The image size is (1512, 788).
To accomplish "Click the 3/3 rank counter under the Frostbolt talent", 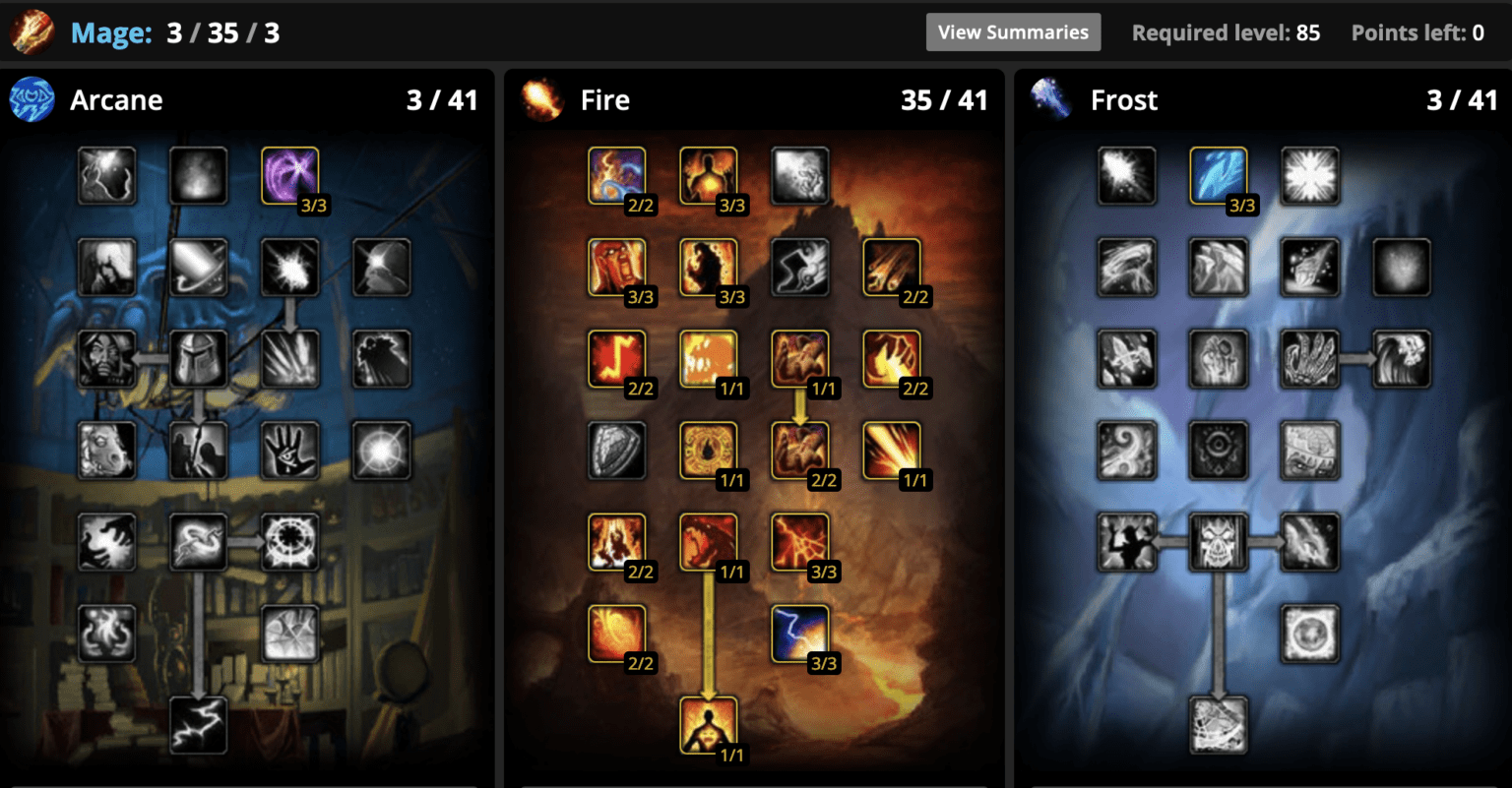I will pos(1242,206).
